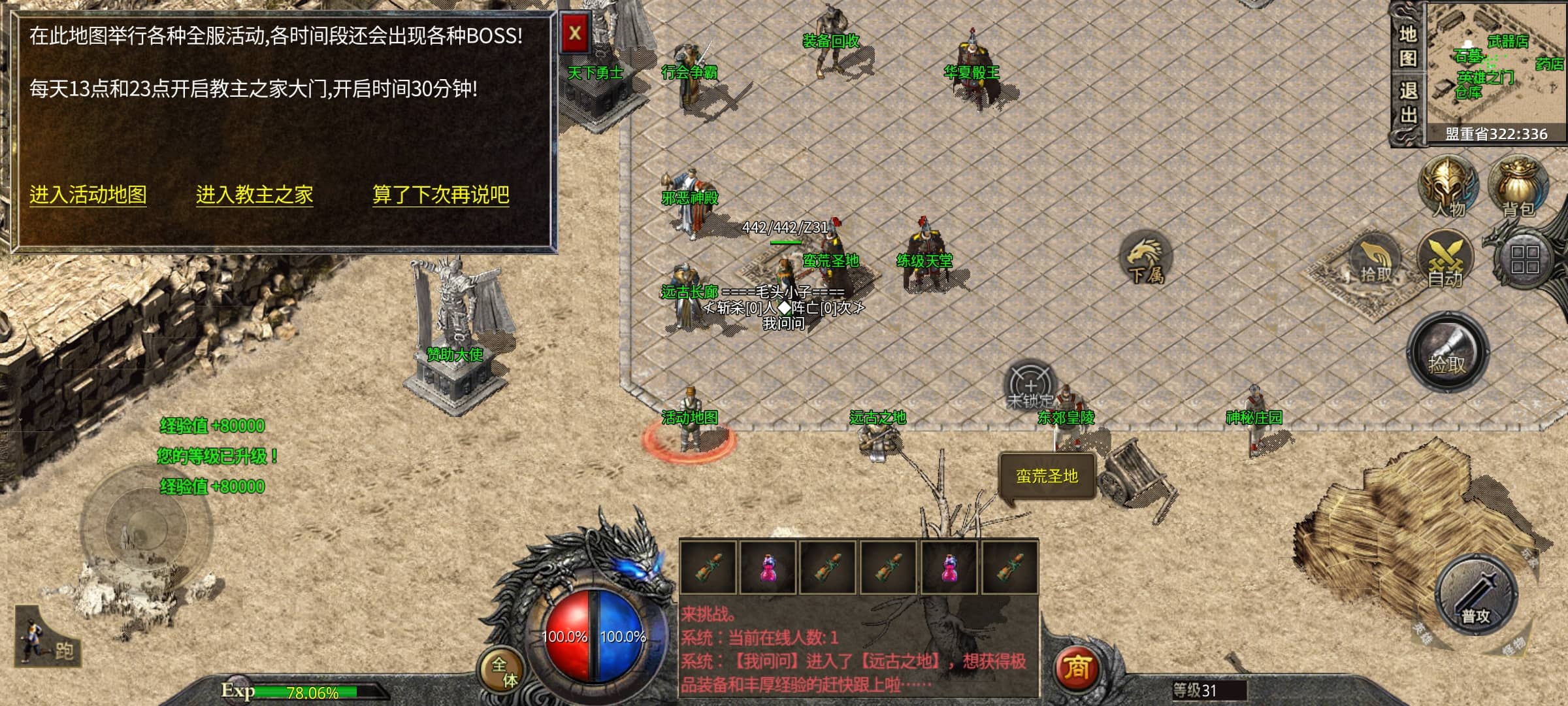Open the 地图 map button
The height and width of the screenshot is (706, 1568).
click(x=1408, y=46)
